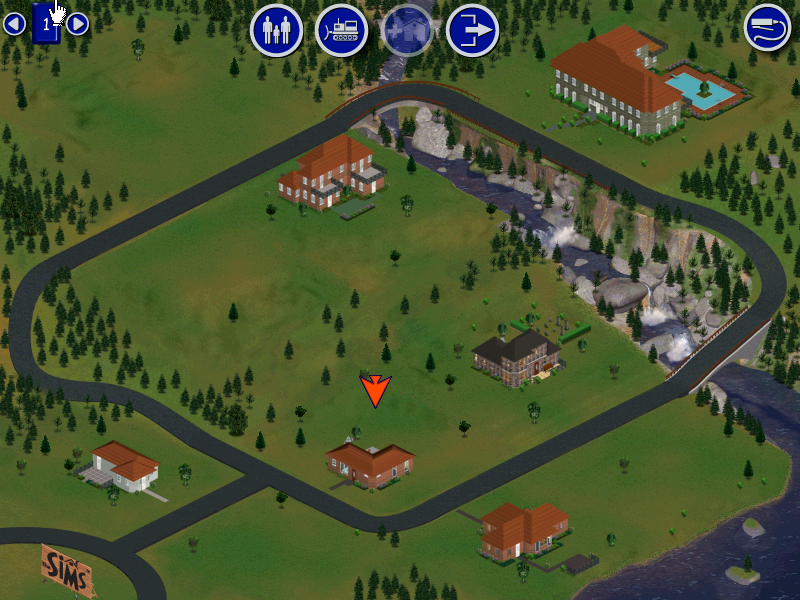Exit using the door arrow button
The height and width of the screenshot is (600, 800).
click(472, 30)
